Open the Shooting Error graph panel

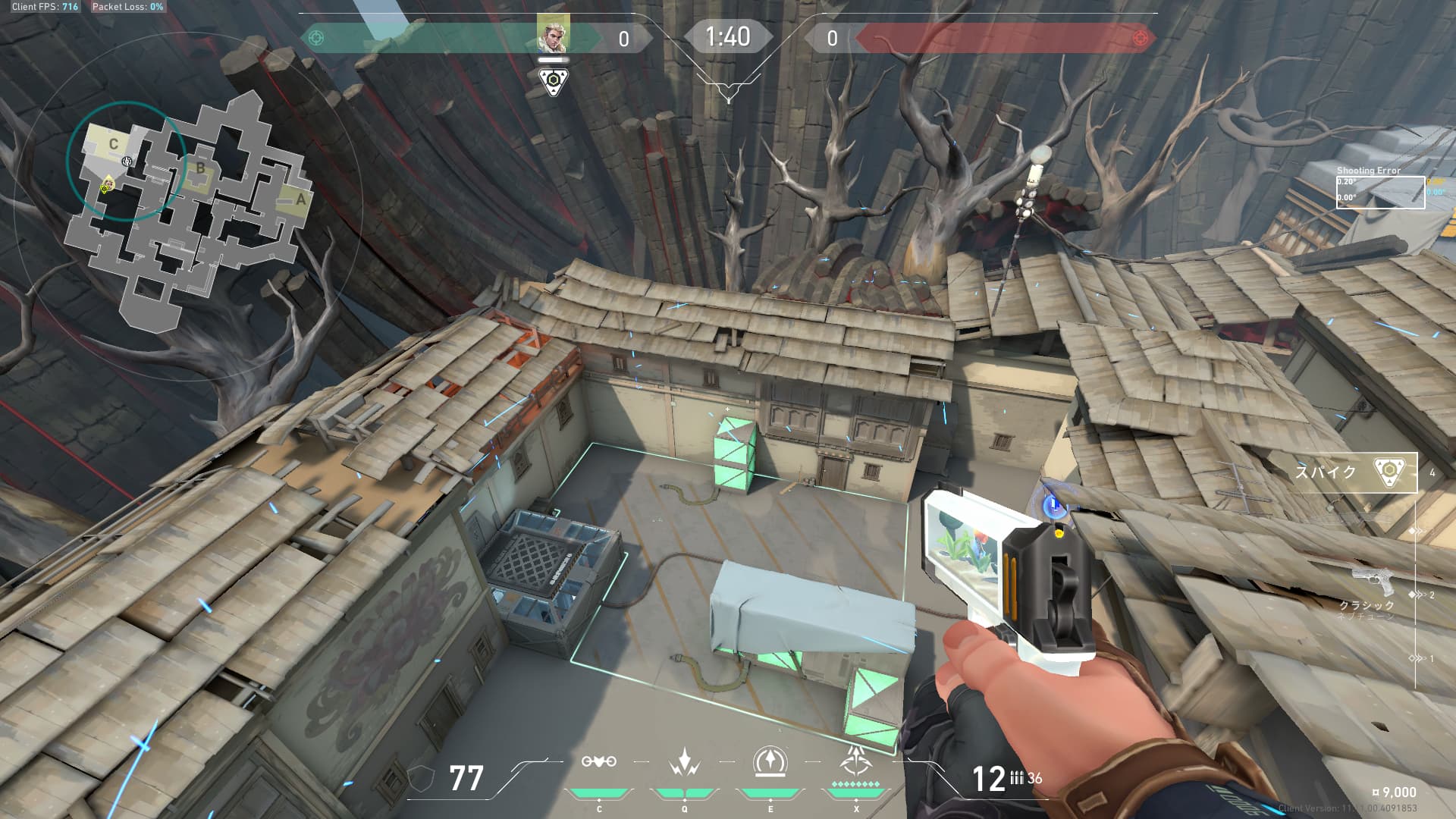click(1379, 191)
